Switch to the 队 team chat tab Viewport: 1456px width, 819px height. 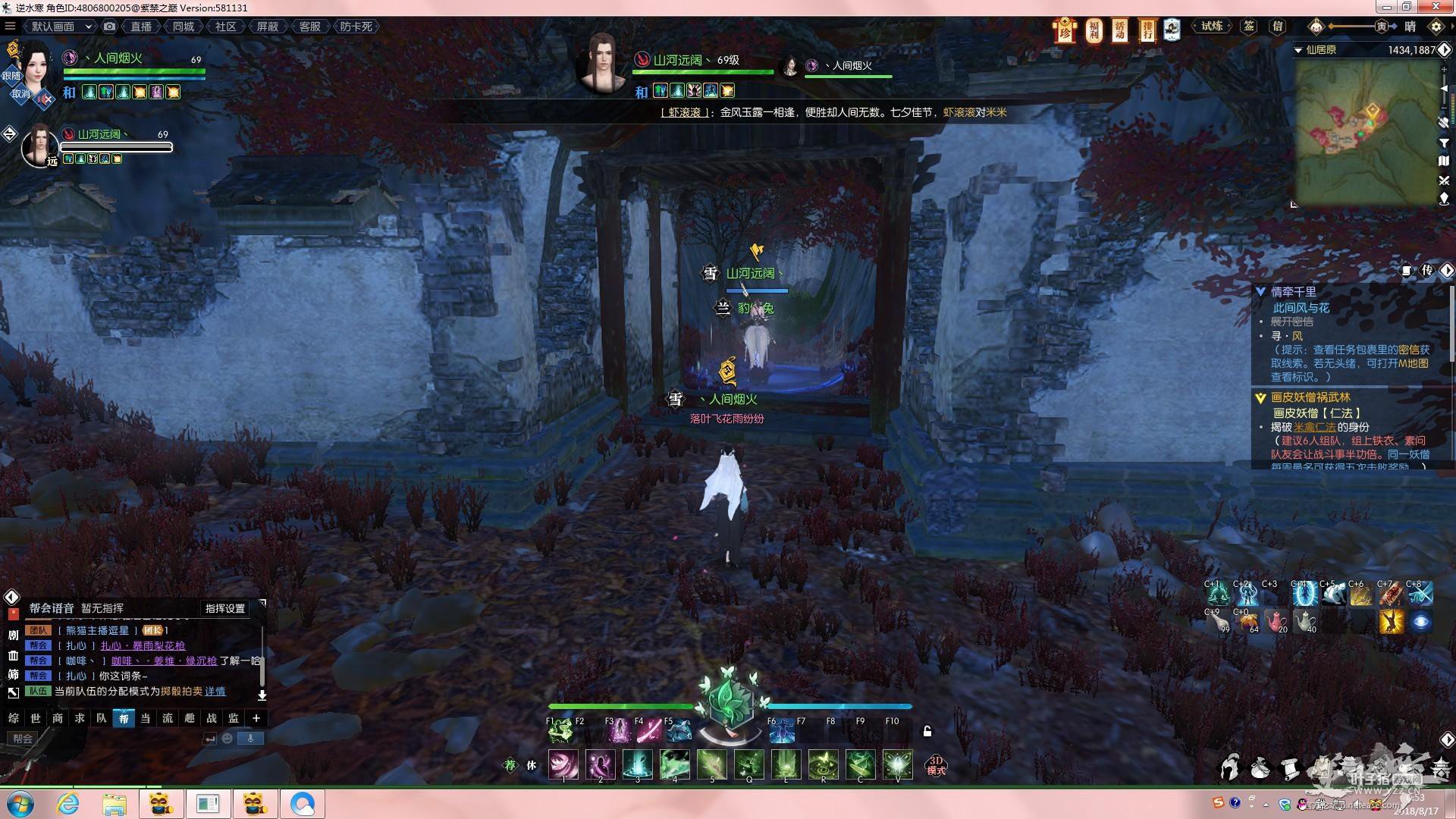102,718
